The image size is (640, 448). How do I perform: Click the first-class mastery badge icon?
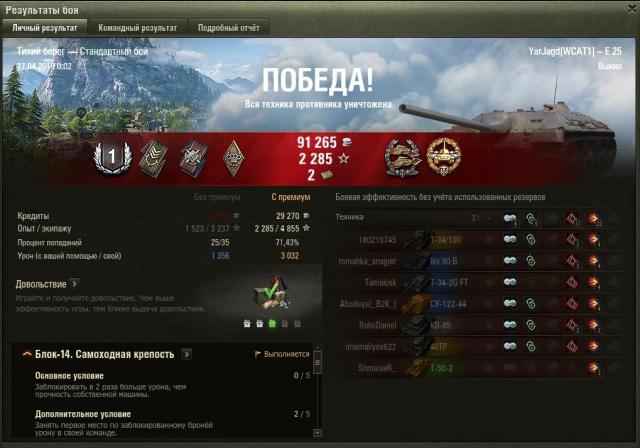pos(112,155)
